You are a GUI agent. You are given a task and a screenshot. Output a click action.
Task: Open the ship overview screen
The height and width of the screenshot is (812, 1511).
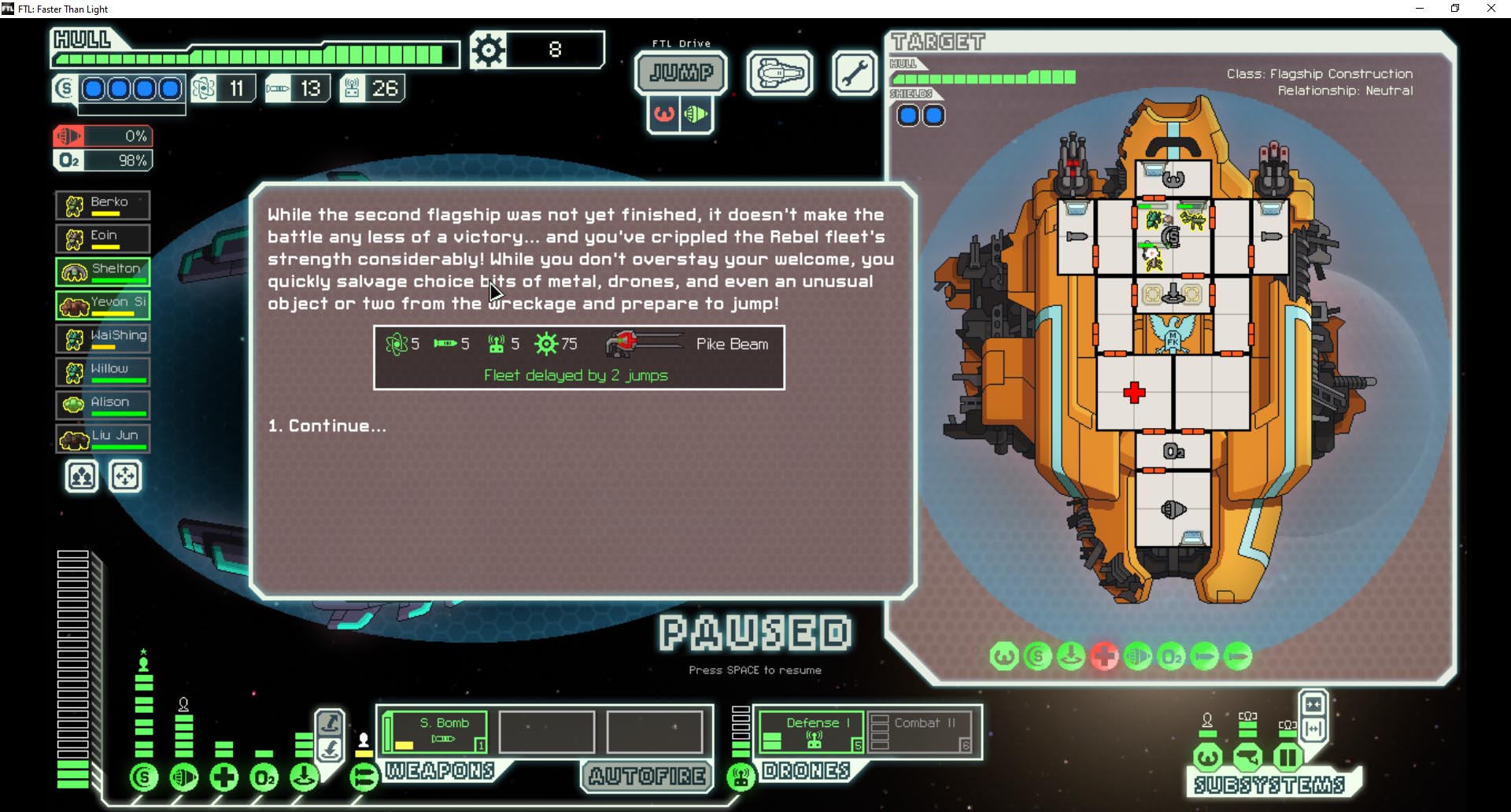pos(779,74)
